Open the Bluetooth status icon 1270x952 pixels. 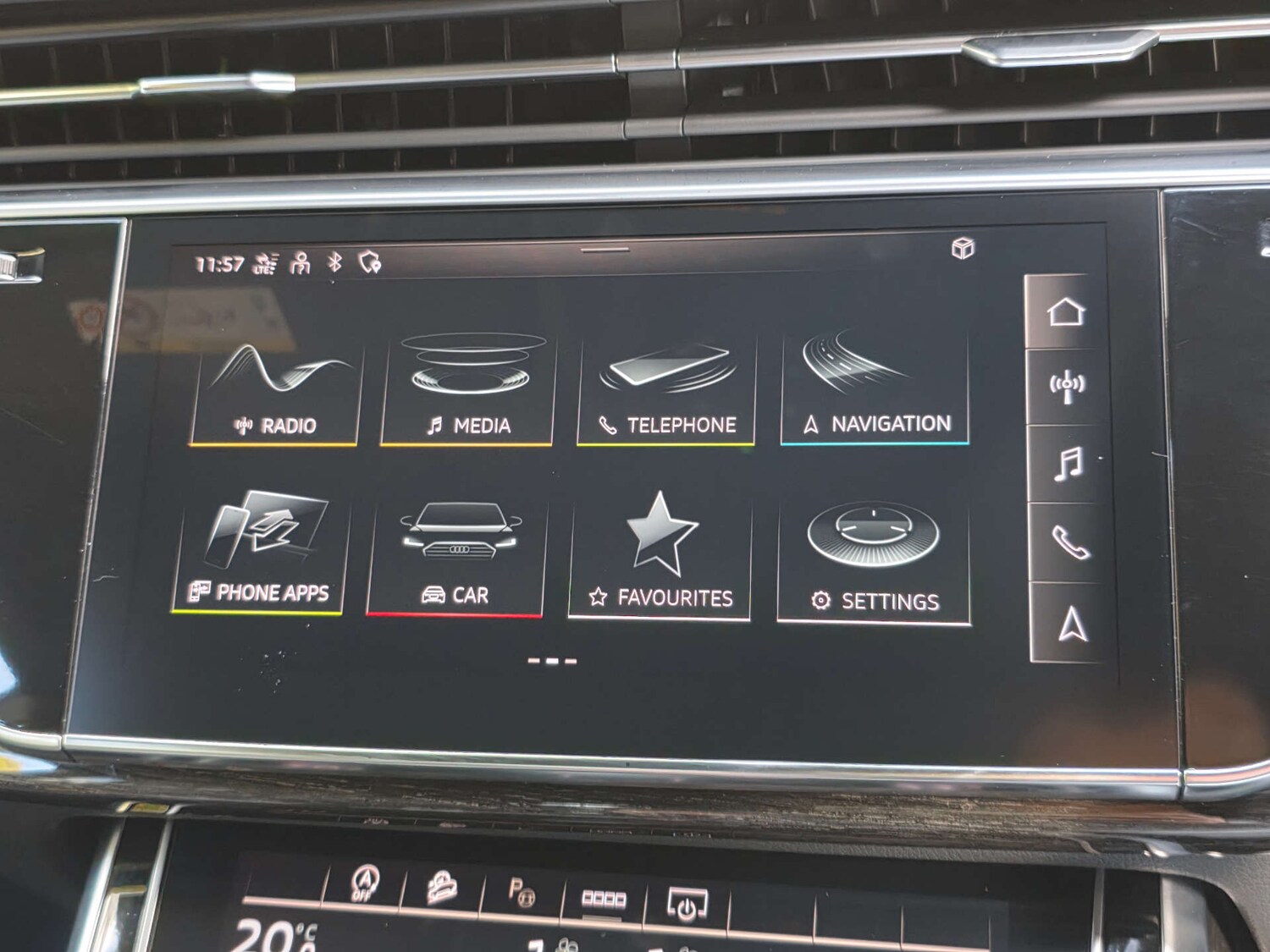(x=332, y=263)
